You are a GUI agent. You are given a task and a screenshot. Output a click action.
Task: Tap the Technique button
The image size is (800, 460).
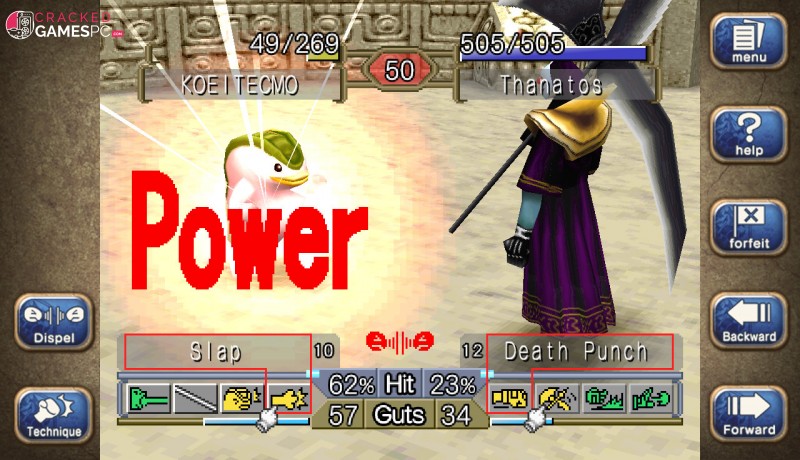click(53, 414)
